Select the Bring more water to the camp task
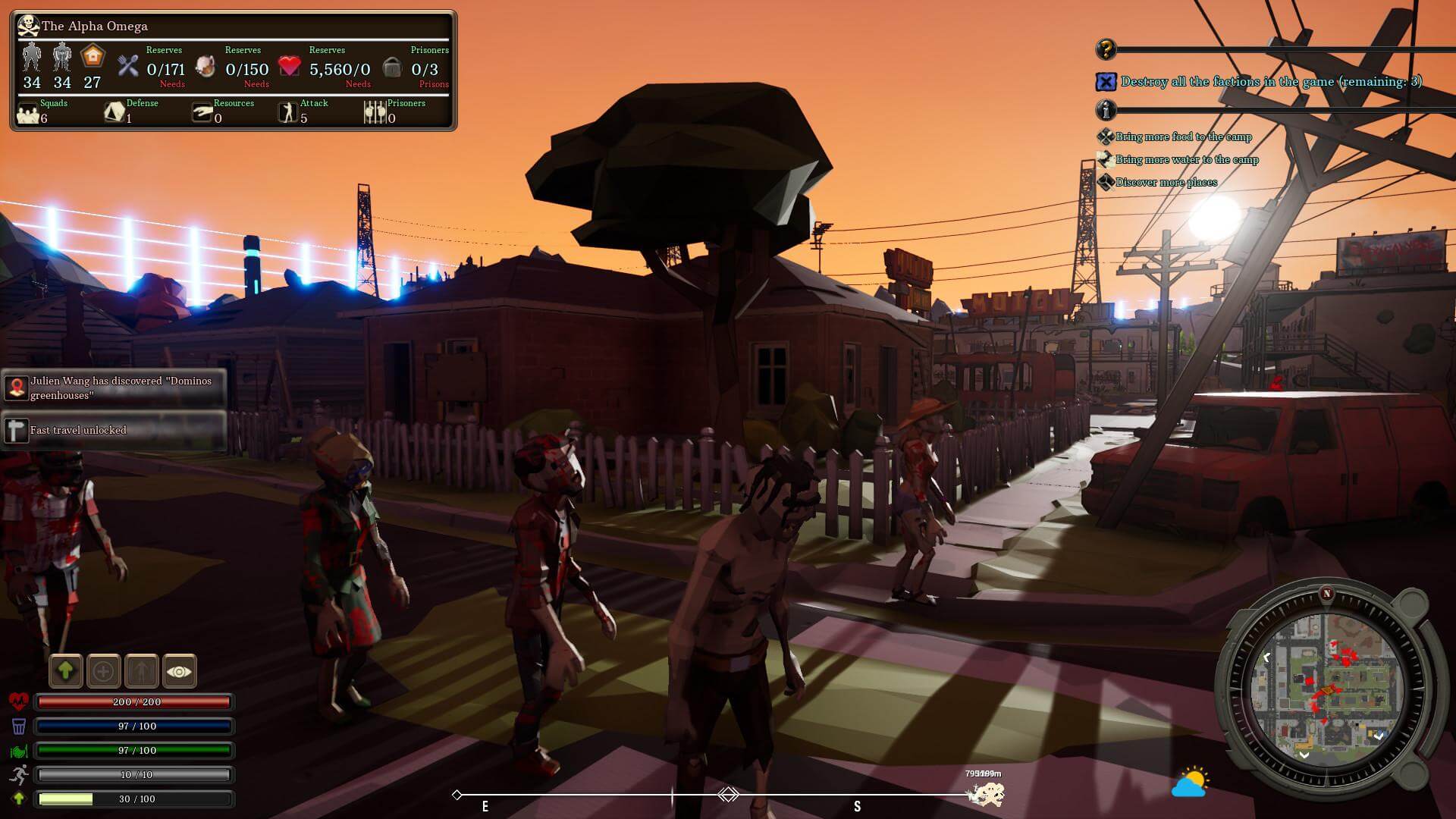Viewport: 1456px width, 819px height. [x=1187, y=160]
